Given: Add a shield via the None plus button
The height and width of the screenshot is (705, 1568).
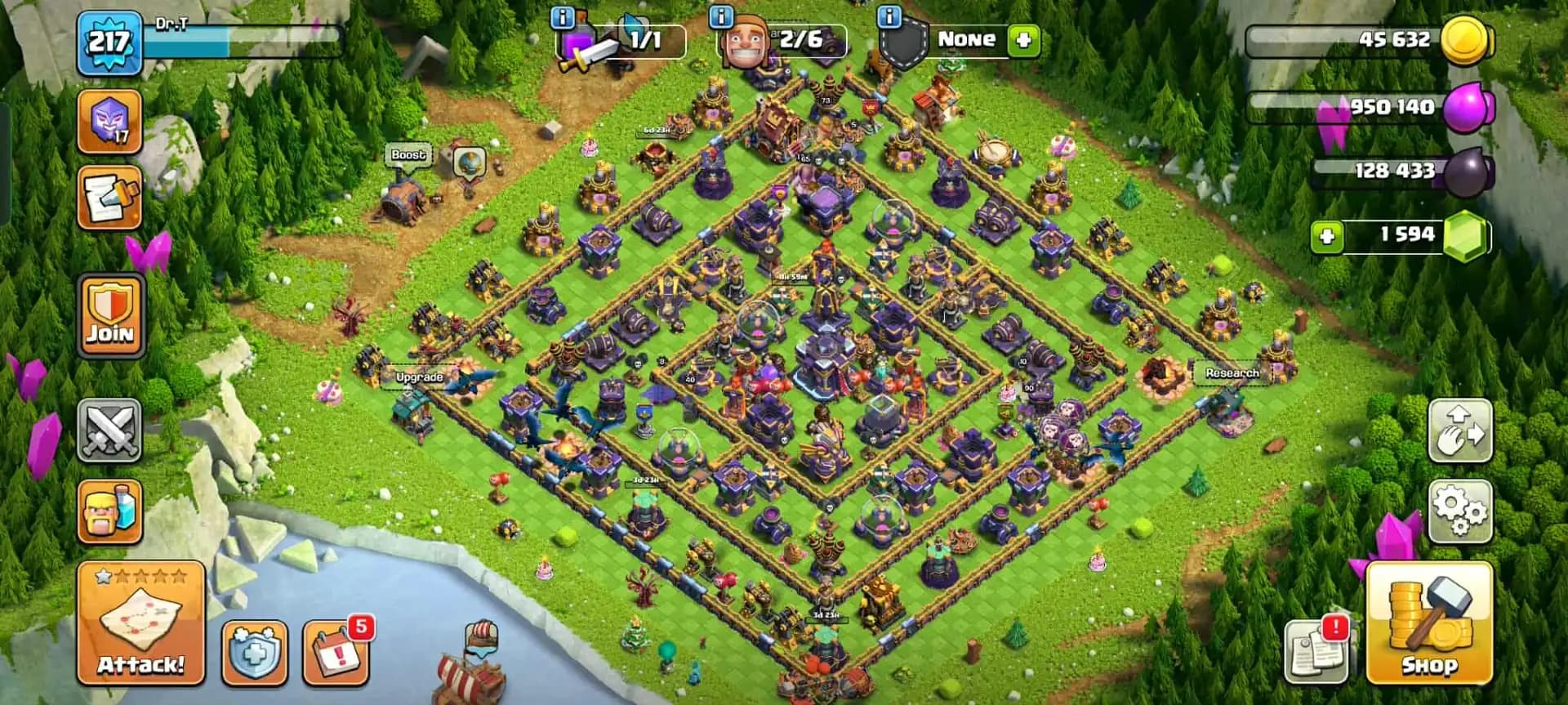Looking at the screenshot, I should (x=1026, y=39).
